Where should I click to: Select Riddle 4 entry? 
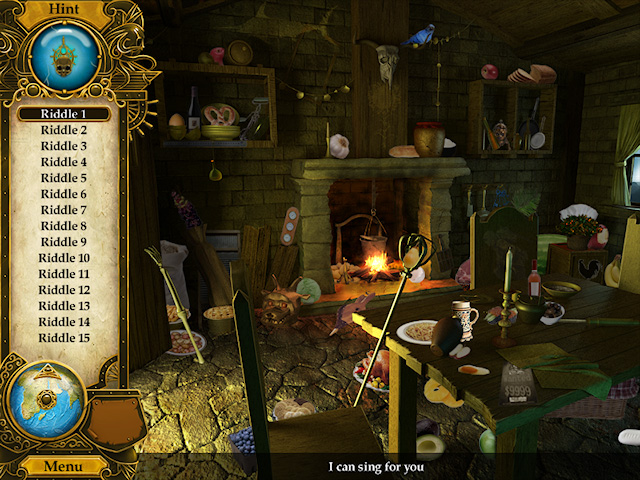click(63, 162)
